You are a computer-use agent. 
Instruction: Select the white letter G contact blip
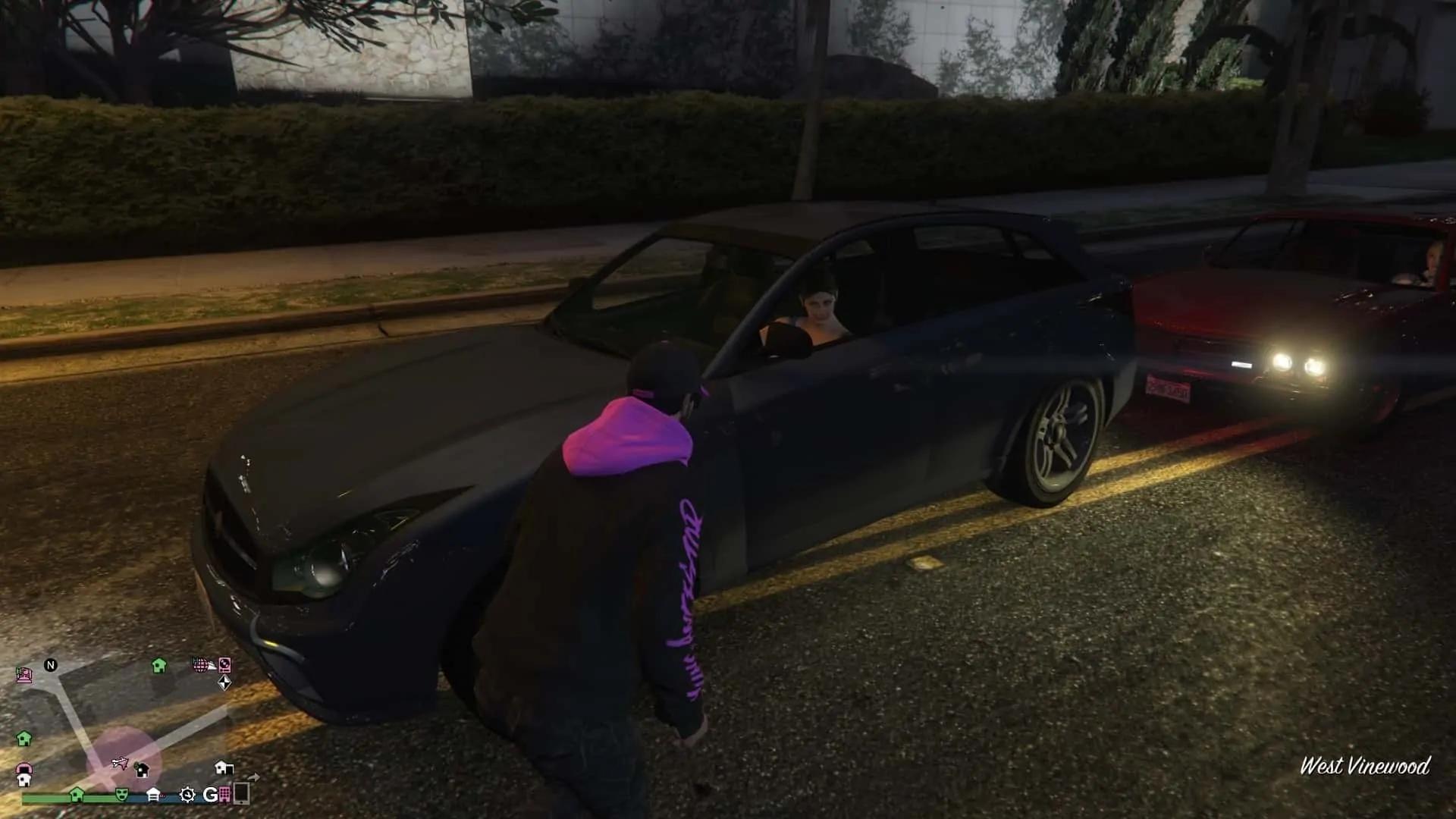(210, 794)
